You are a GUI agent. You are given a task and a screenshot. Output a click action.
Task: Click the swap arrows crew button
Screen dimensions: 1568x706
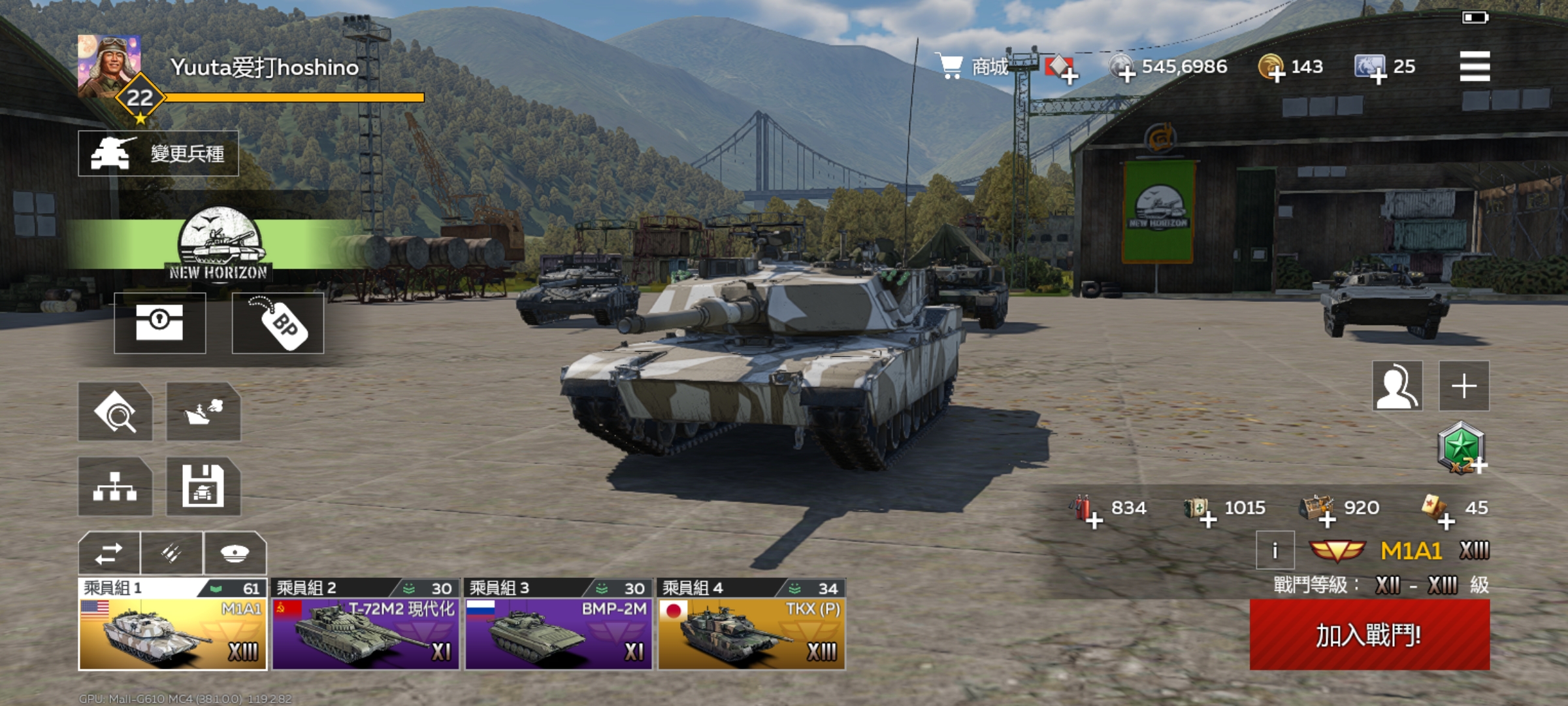click(109, 554)
